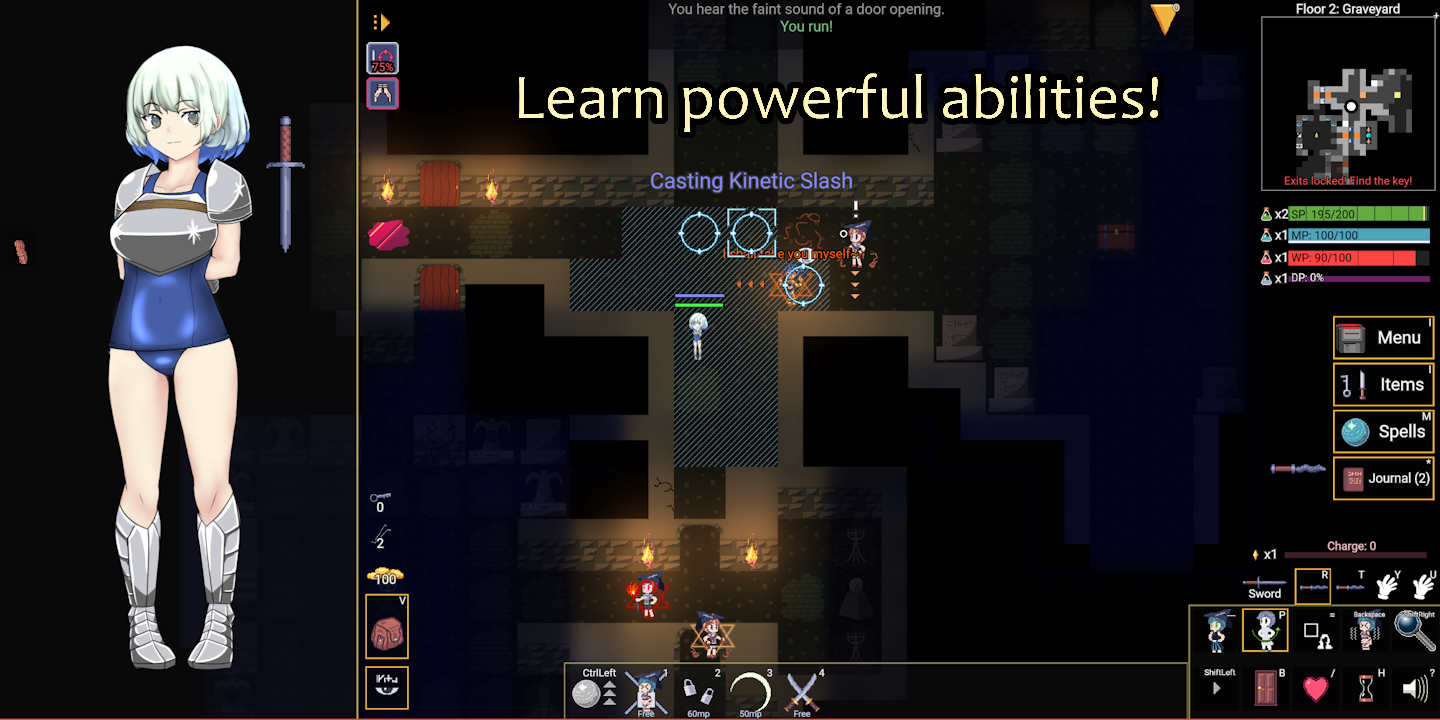Click the Floor 2 Graveyard minimap

(x=1347, y=103)
